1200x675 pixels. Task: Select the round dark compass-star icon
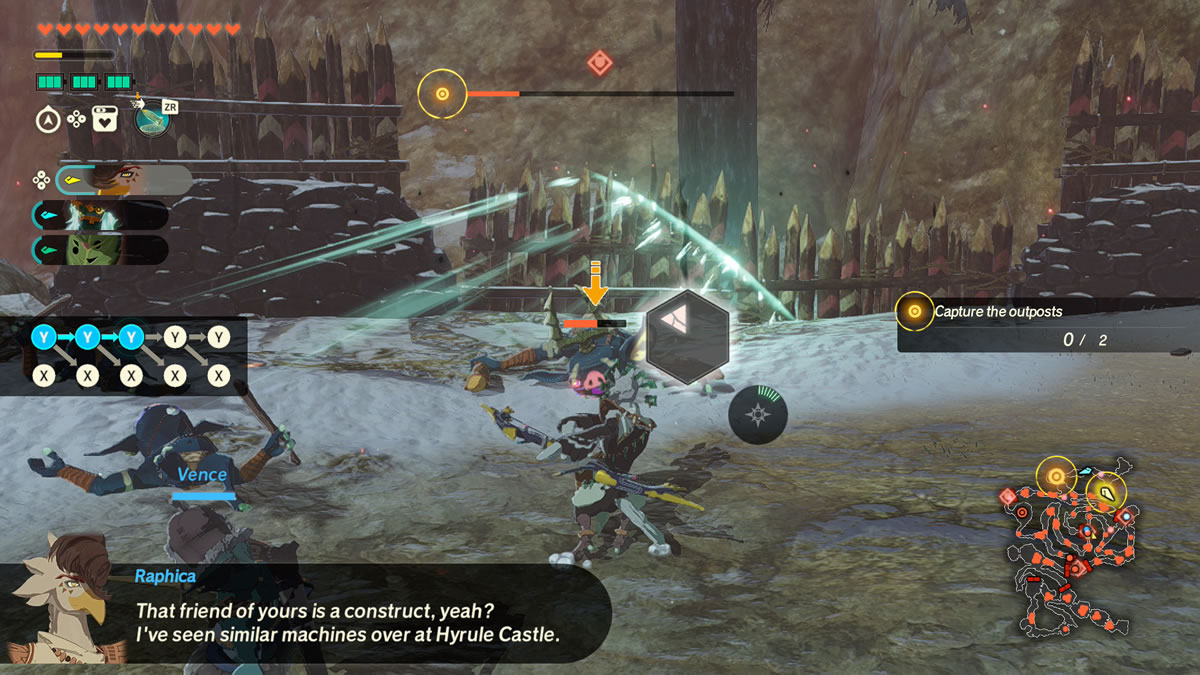click(757, 414)
